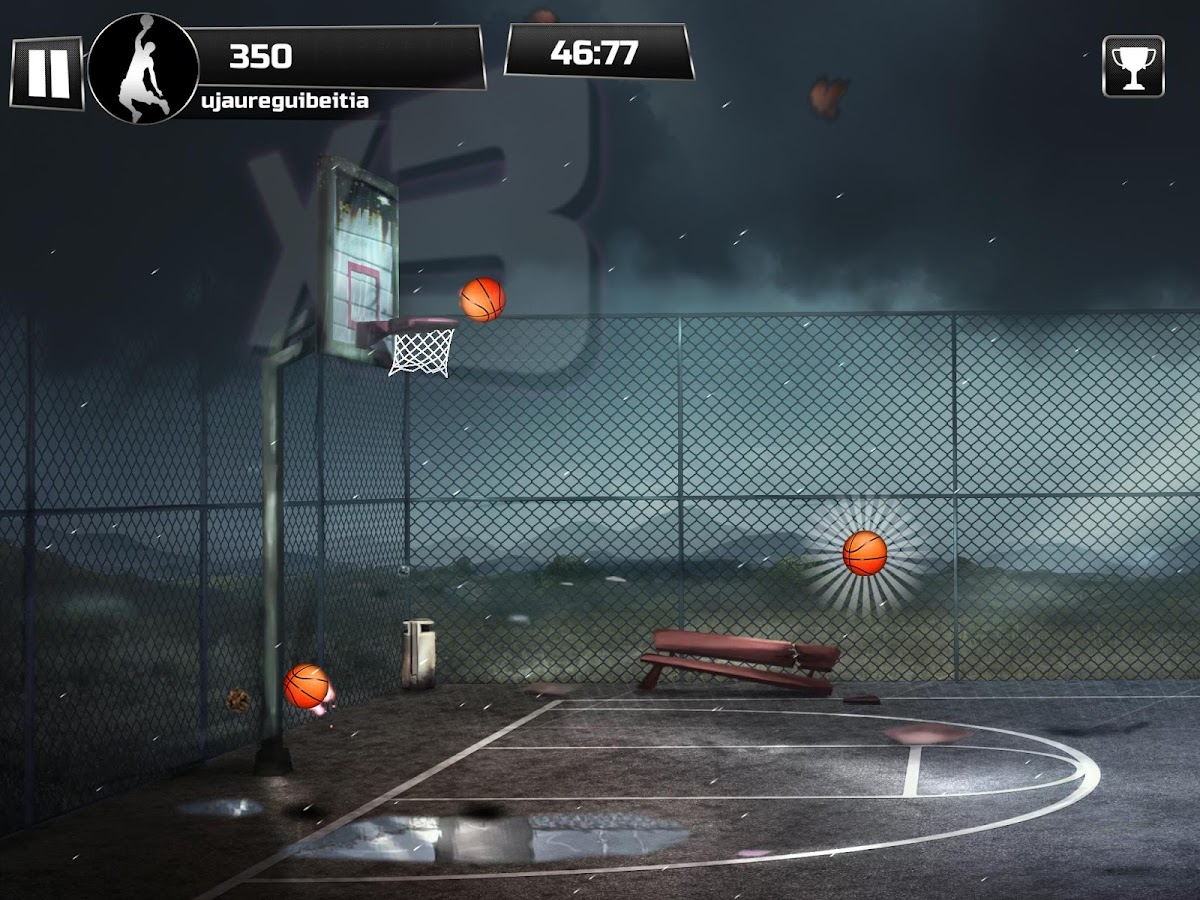
Task: Pause the game with the pause button
Action: coord(47,73)
